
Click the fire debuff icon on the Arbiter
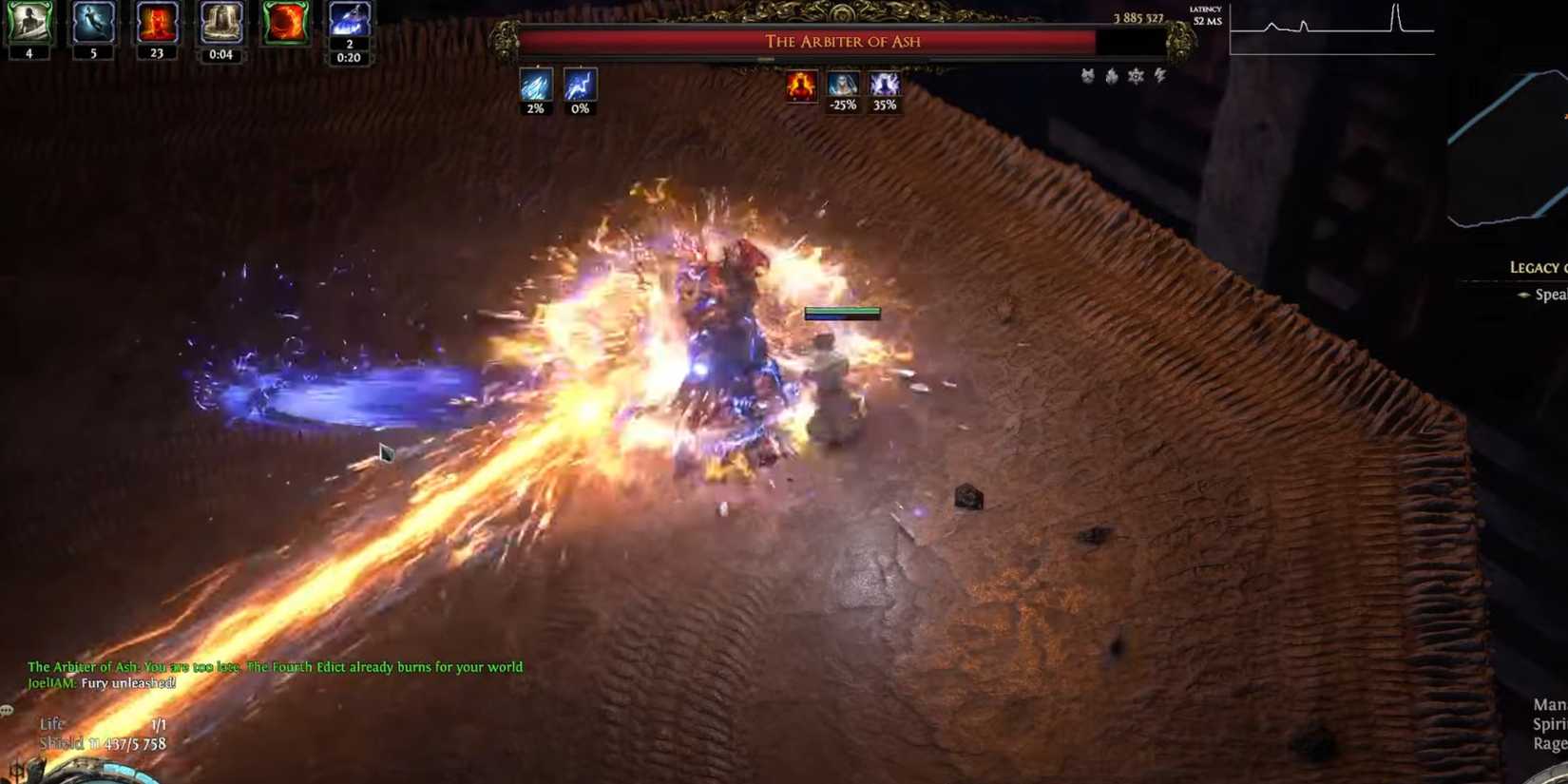coord(801,86)
